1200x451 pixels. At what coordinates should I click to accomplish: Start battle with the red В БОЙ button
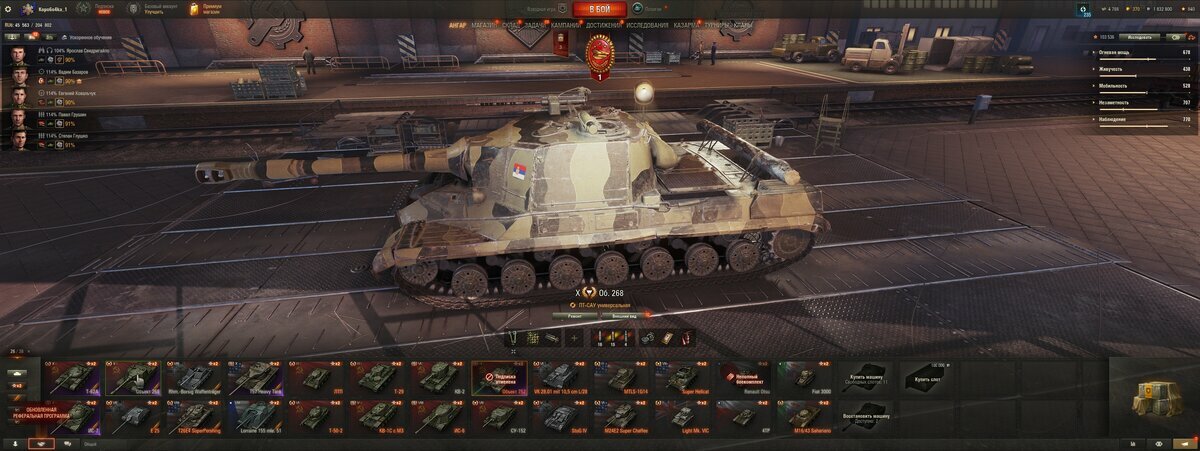pos(599,10)
